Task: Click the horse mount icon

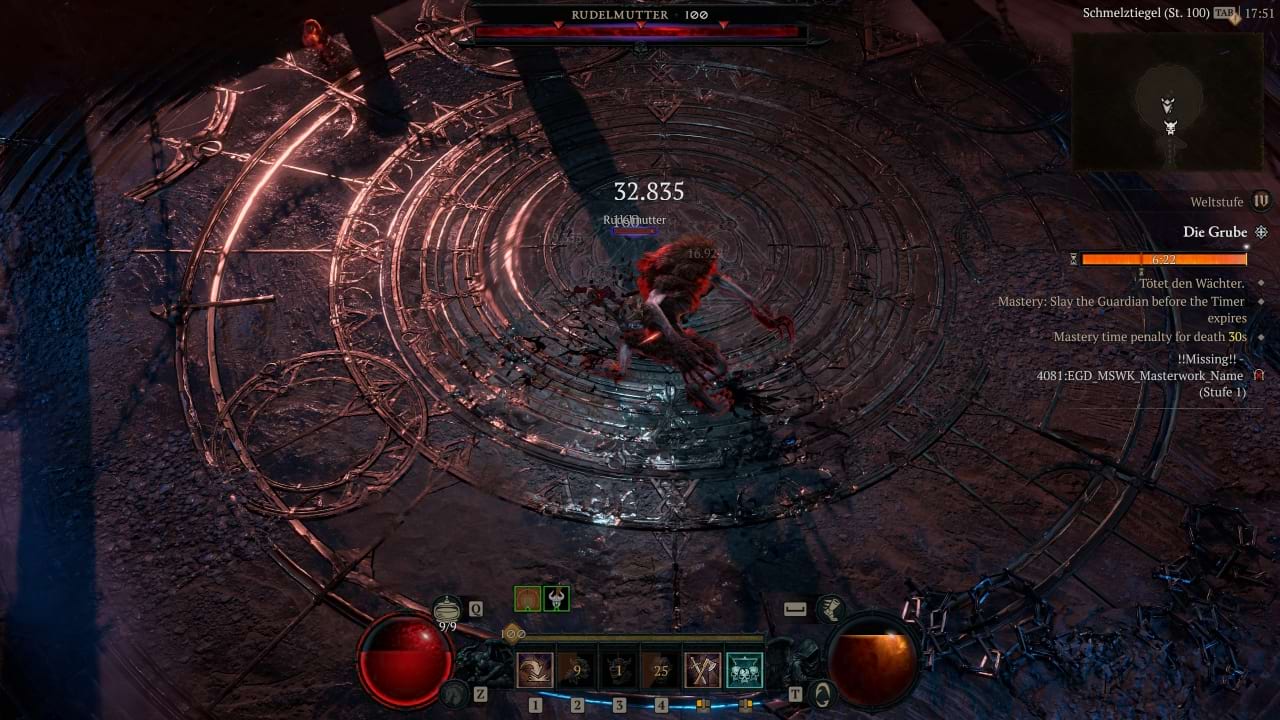Action: tap(455, 692)
